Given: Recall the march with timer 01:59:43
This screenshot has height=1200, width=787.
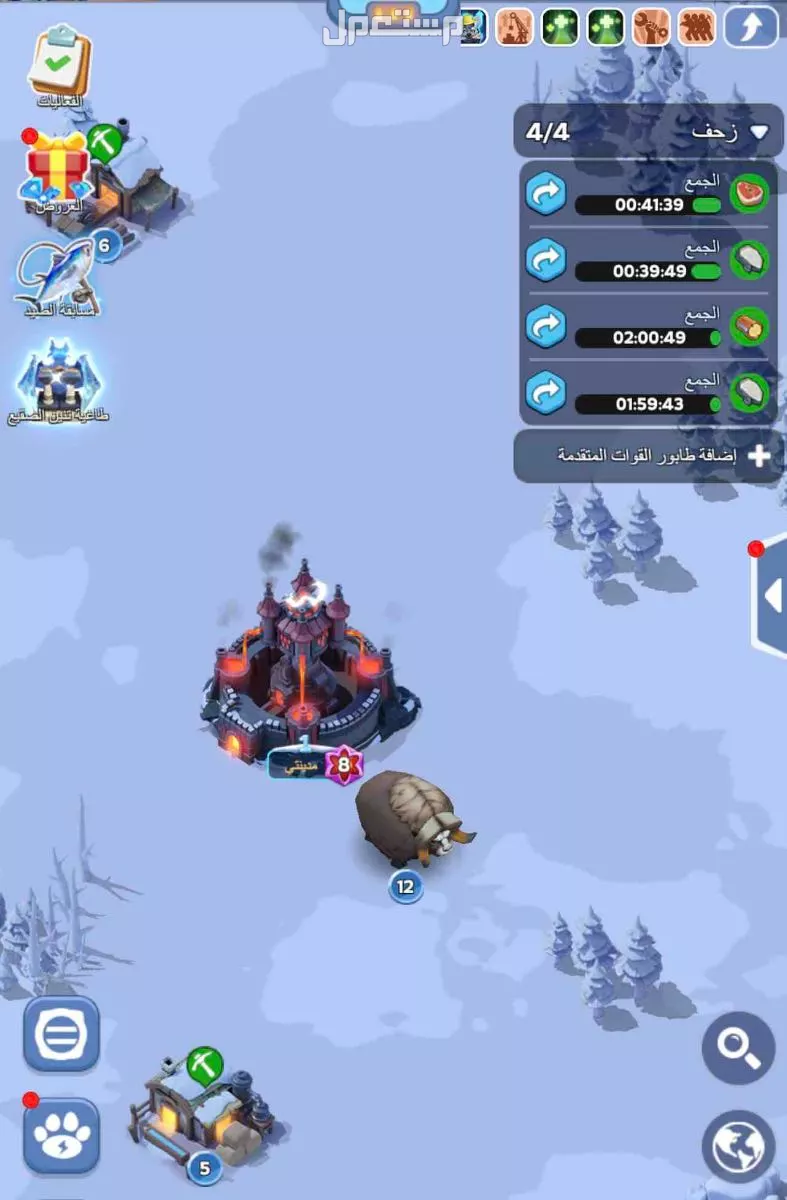Looking at the screenshot, I should tap(546, 392).
